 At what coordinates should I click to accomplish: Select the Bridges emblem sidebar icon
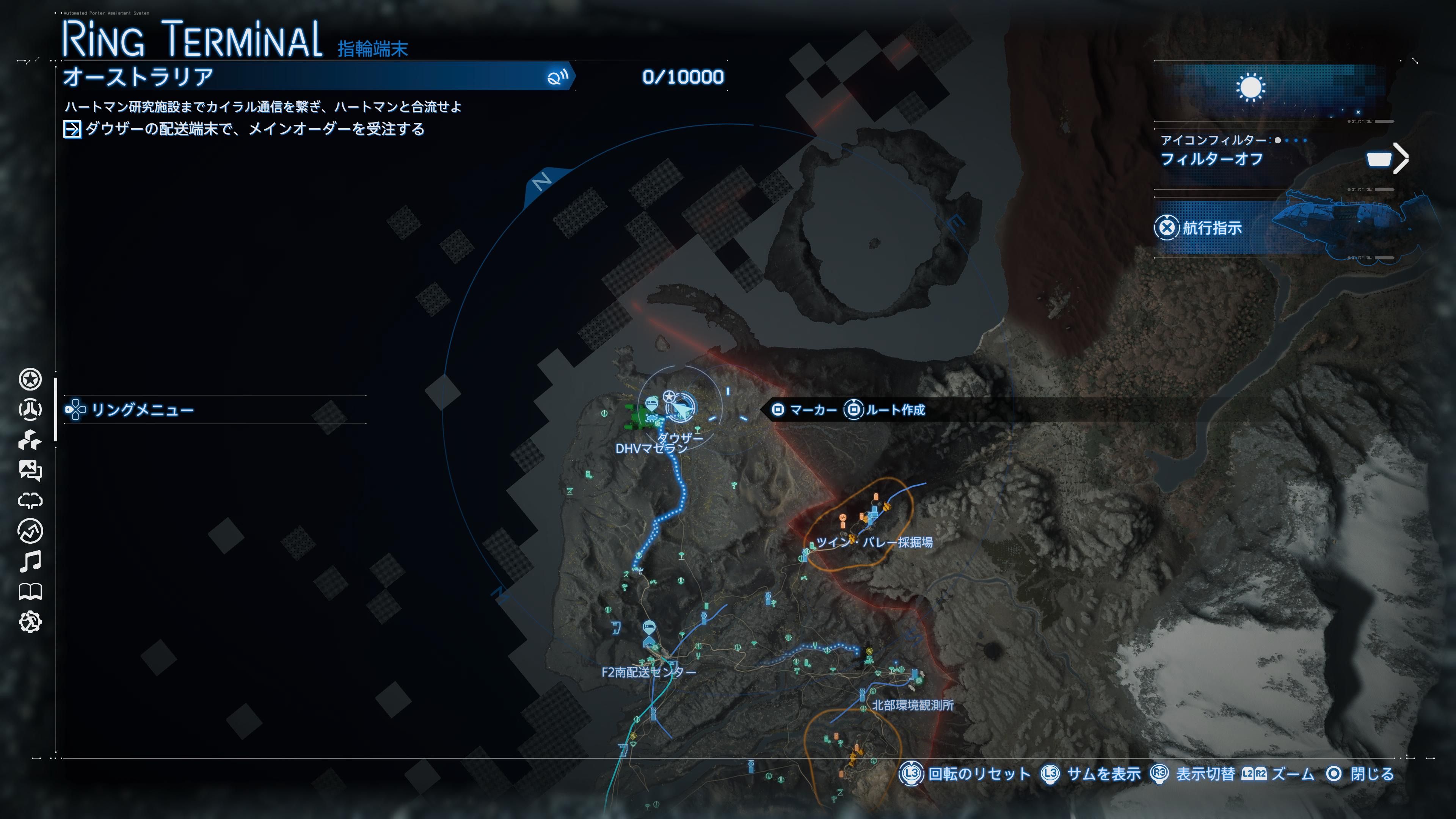point(30,410)
